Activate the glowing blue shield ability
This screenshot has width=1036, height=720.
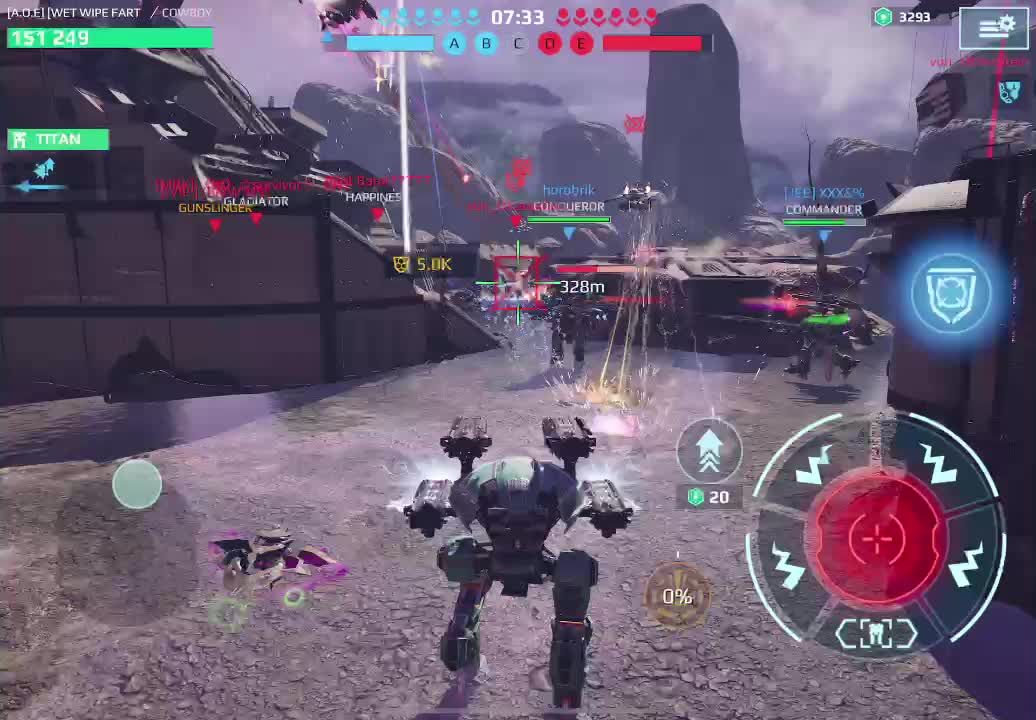tap(951, 290)
